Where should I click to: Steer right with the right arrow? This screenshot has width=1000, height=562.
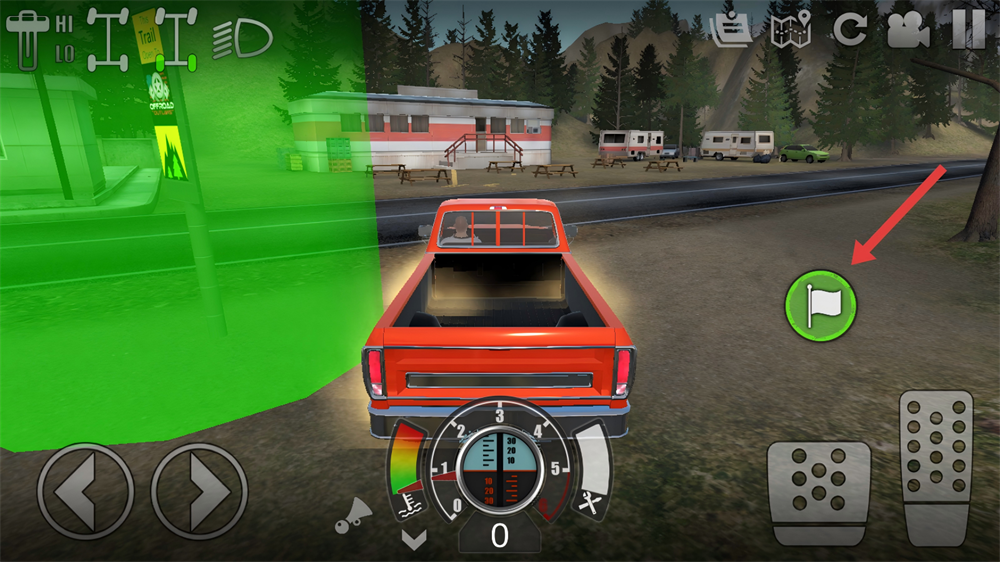click(x=199, y=491)
